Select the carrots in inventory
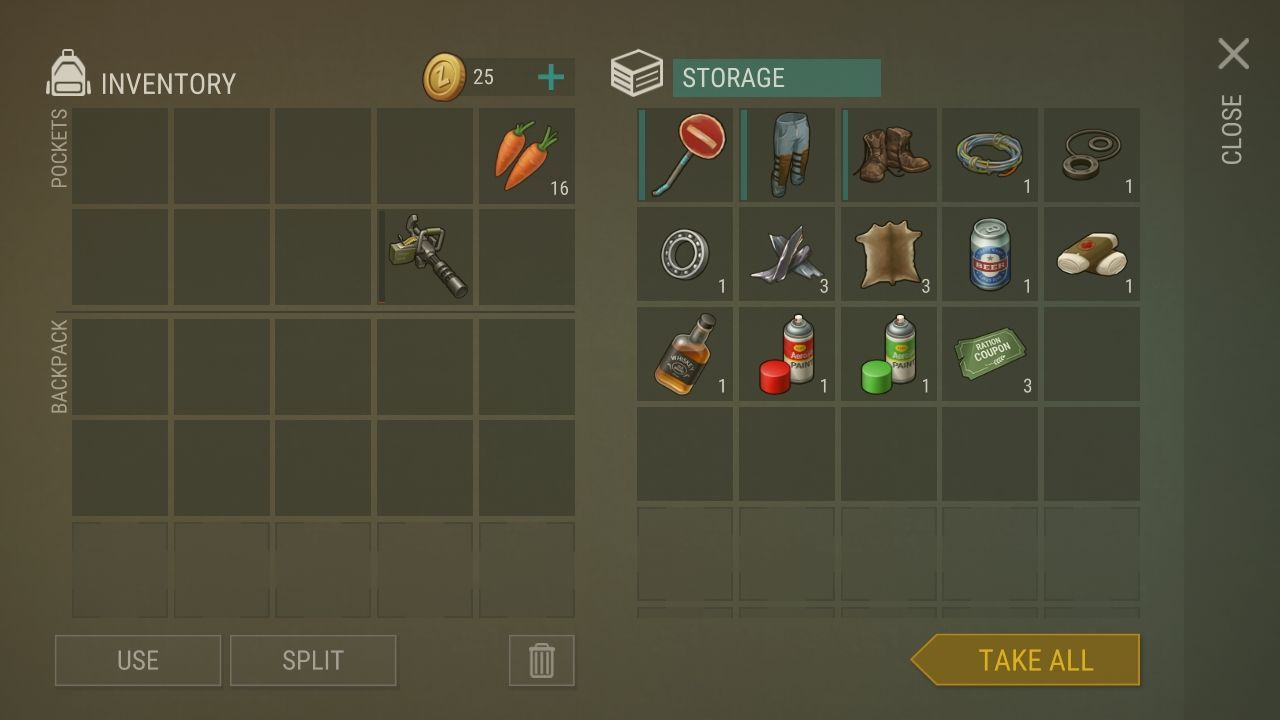This screenshot has width=1280, height=720. (x=527, y=156)
